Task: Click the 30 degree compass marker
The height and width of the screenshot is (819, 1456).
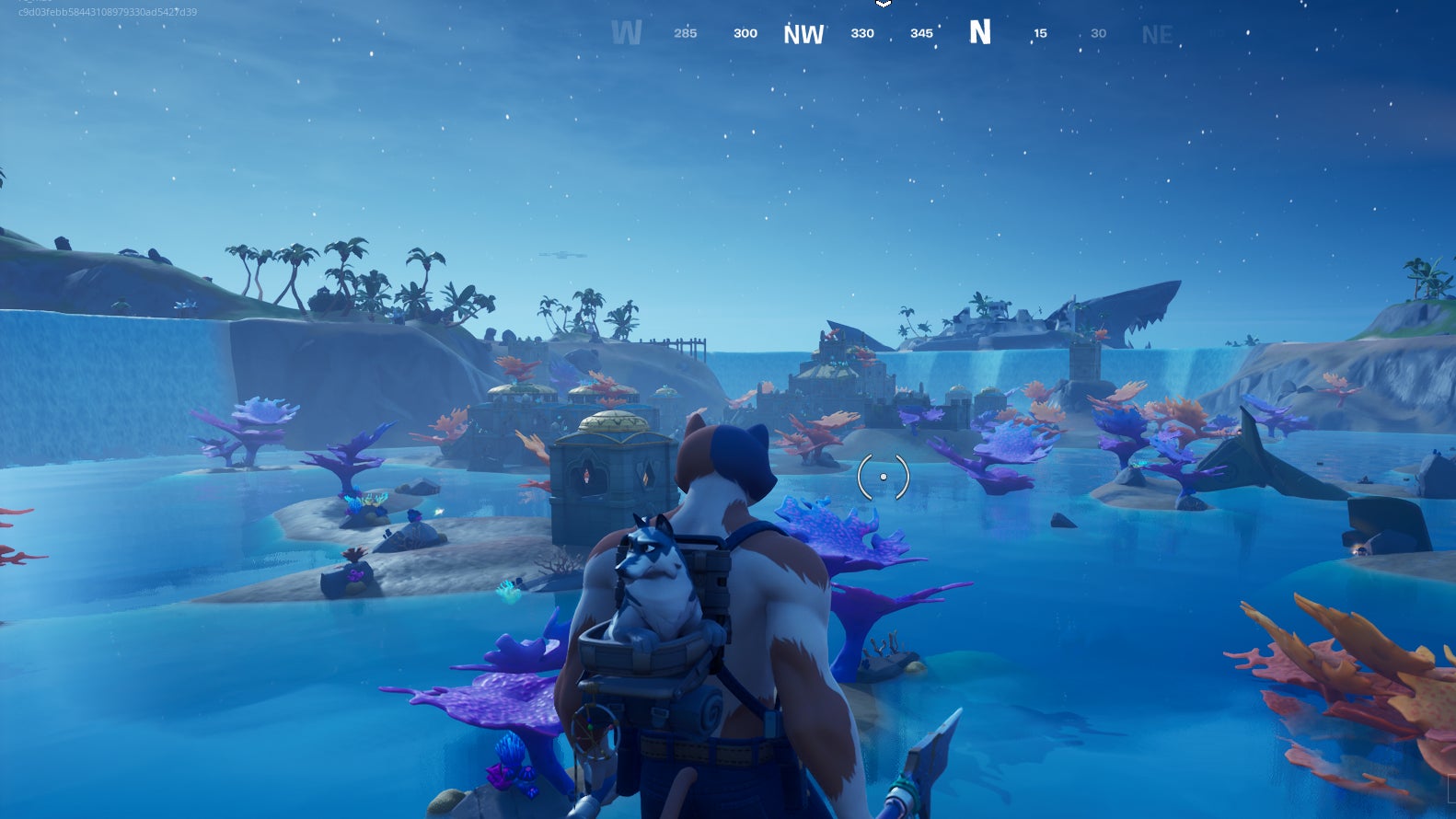Action: (1098, 33)
